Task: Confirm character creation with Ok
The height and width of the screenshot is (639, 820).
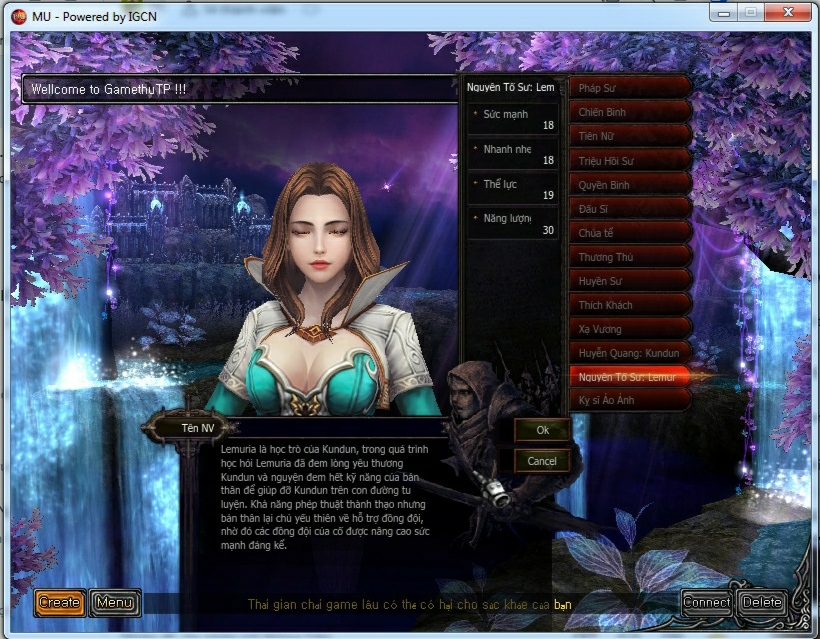Action: pos(542,430)
